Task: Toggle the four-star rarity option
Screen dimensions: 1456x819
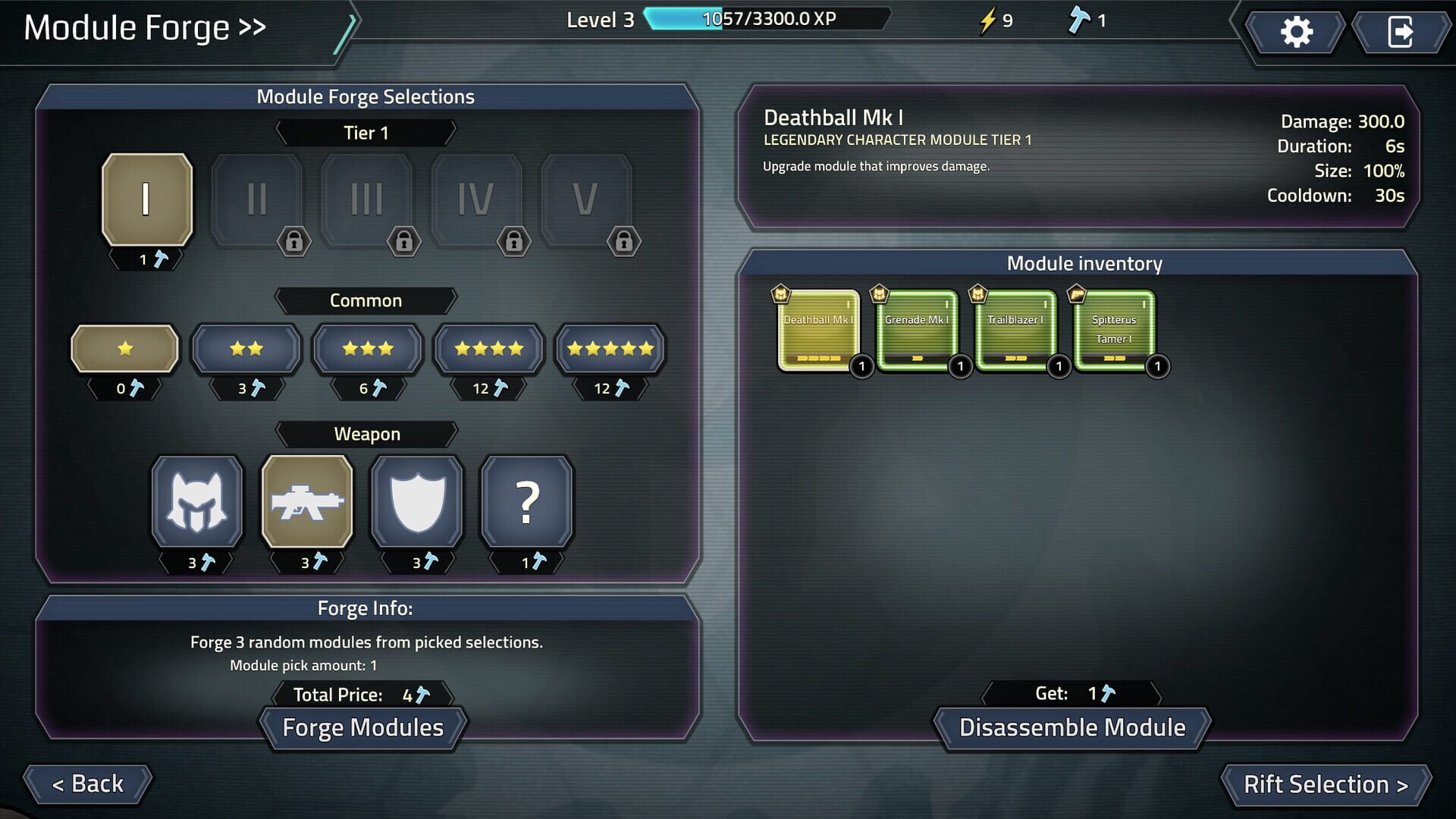Action: click(x=488, y=349)
